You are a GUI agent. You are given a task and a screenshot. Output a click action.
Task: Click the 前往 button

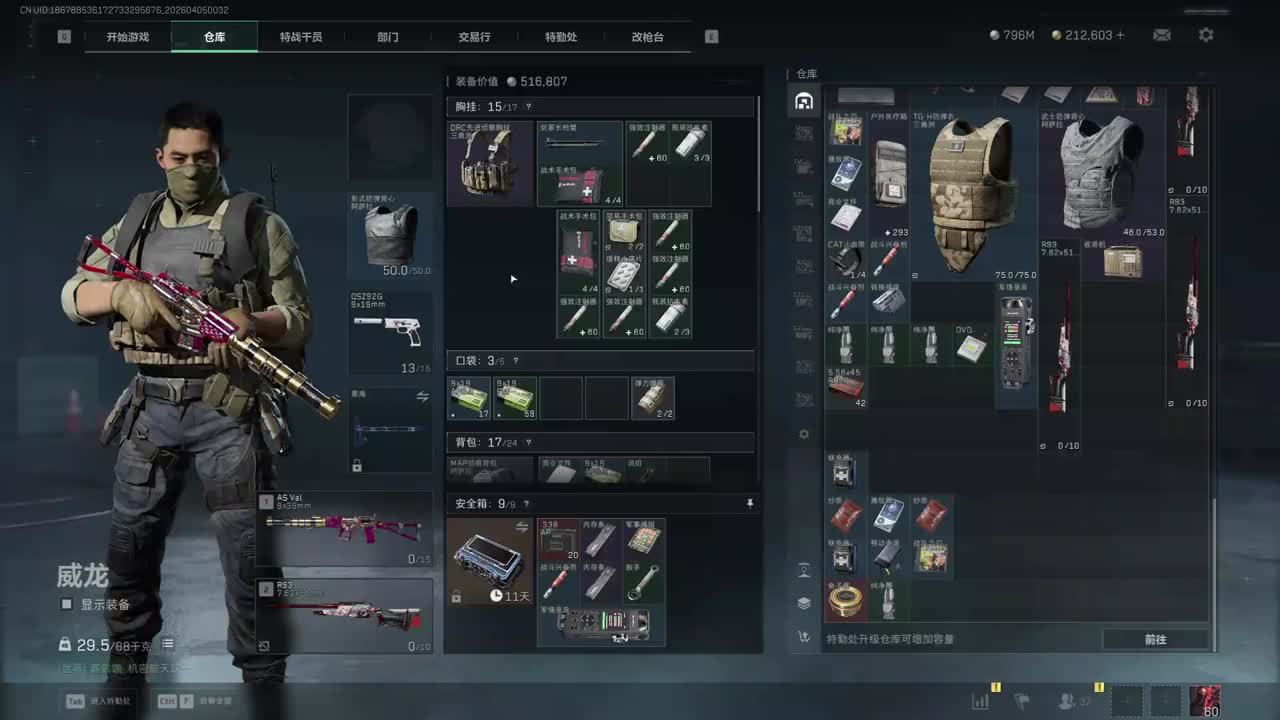click(x=1155, y=639)
